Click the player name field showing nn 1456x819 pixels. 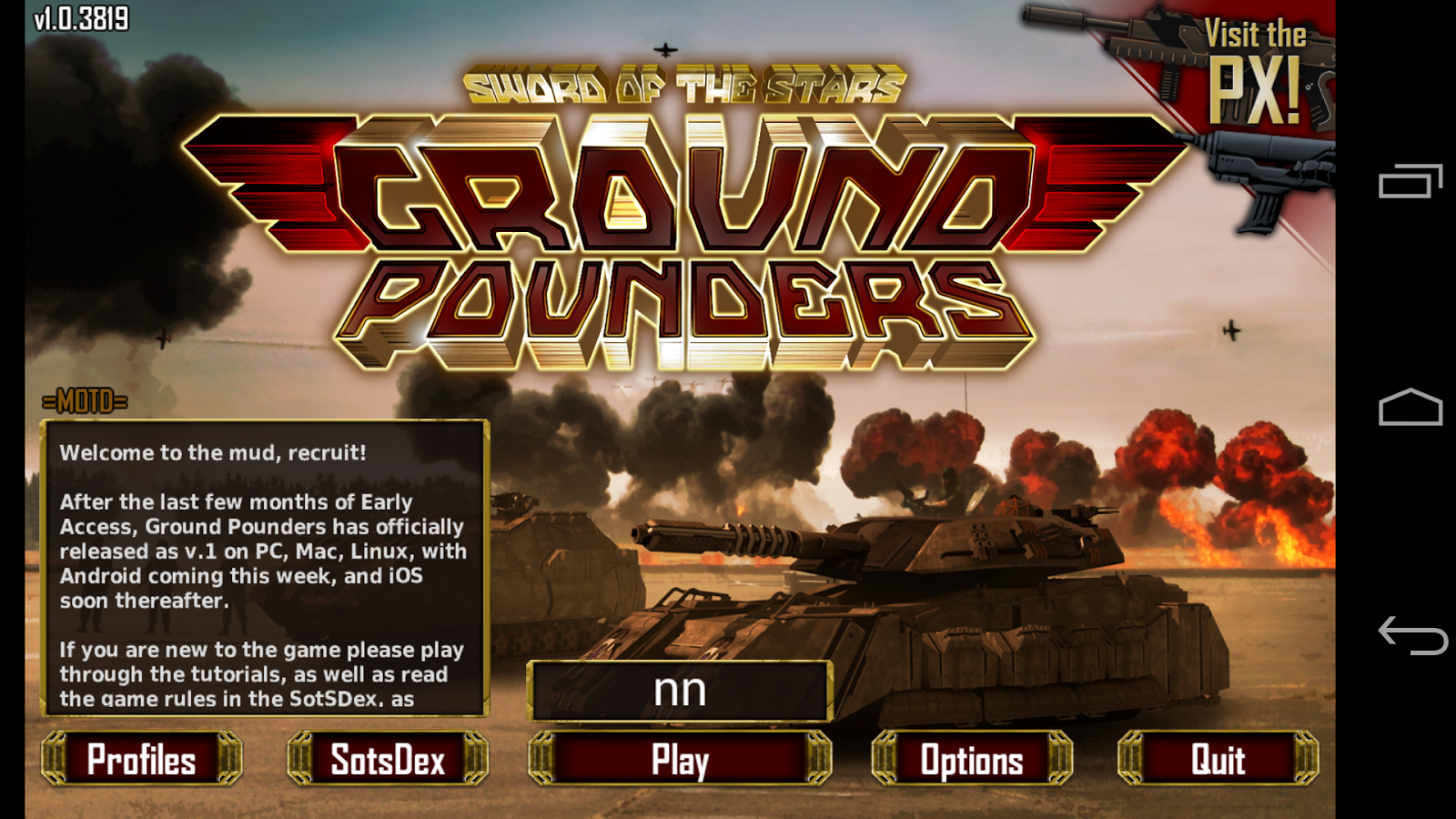coord(679,691)
